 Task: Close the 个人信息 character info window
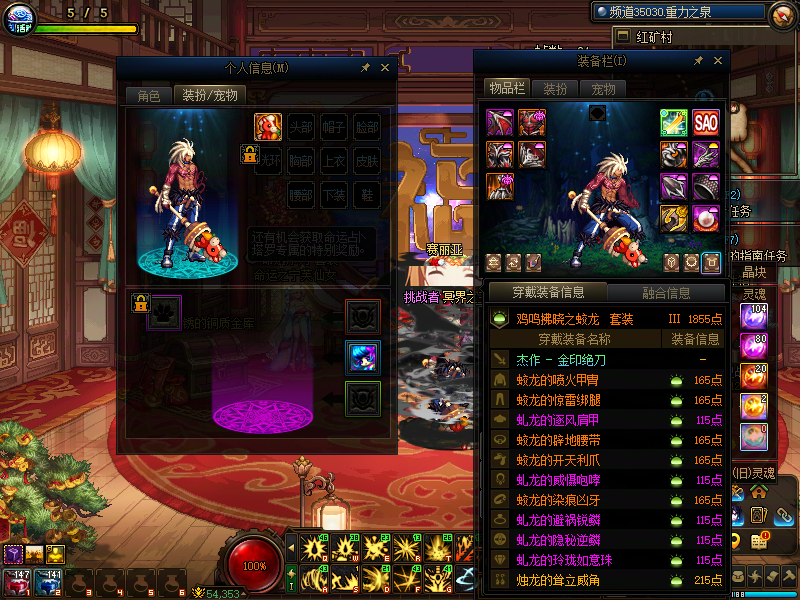(x=384, y=68)
